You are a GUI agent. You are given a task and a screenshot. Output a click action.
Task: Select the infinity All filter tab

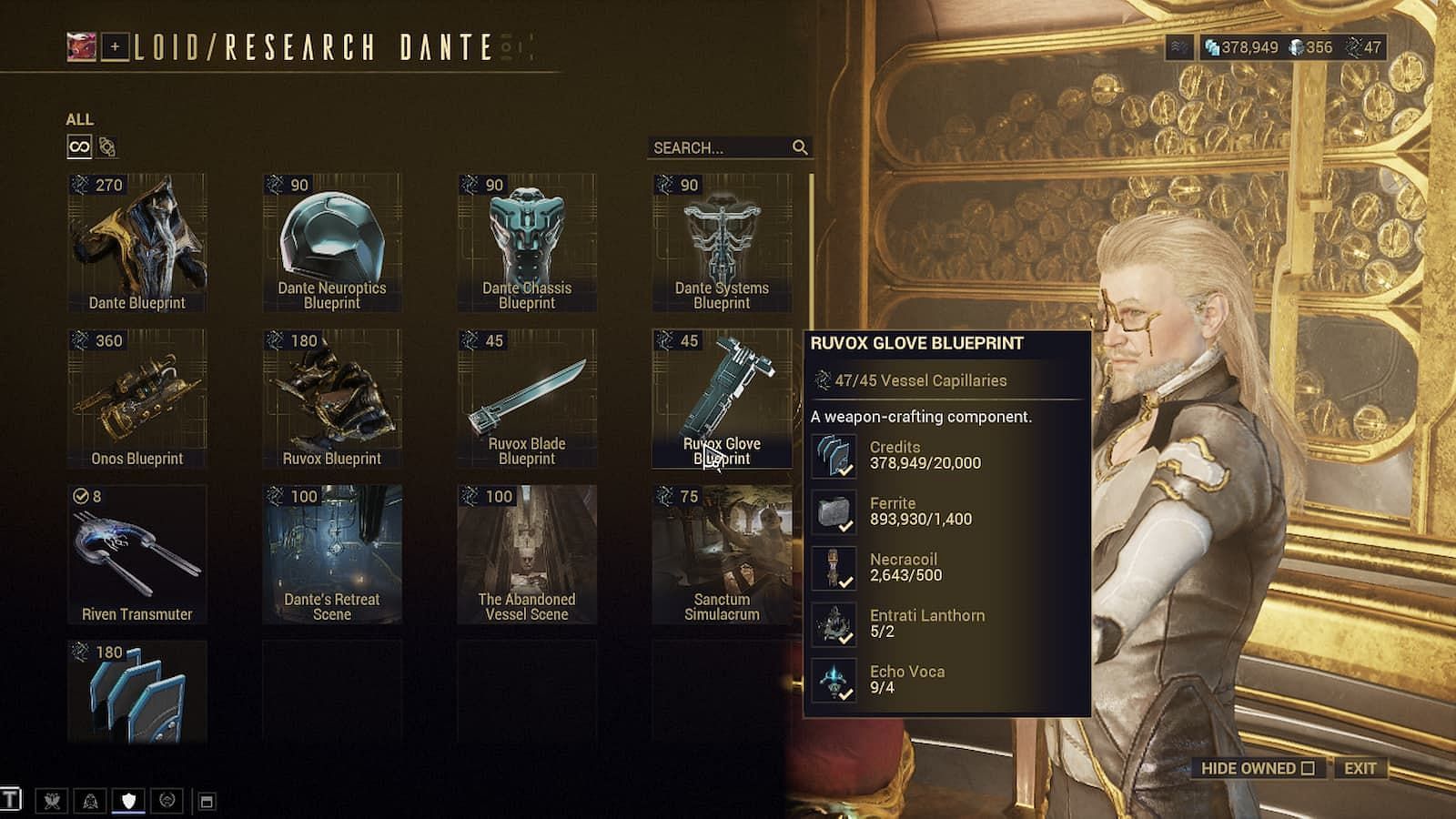pos(79,147)
